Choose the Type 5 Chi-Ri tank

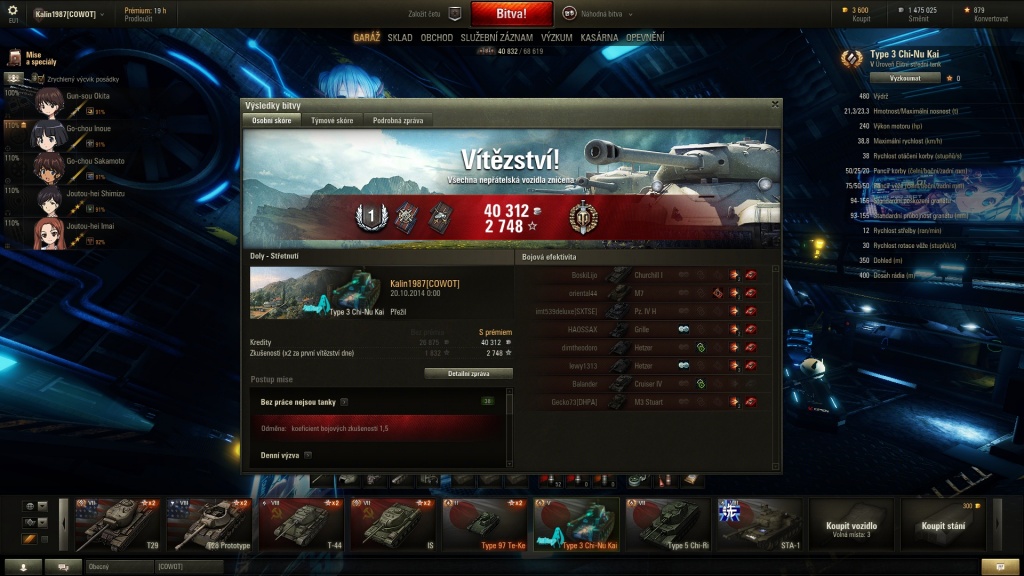[x=668, y=524]
